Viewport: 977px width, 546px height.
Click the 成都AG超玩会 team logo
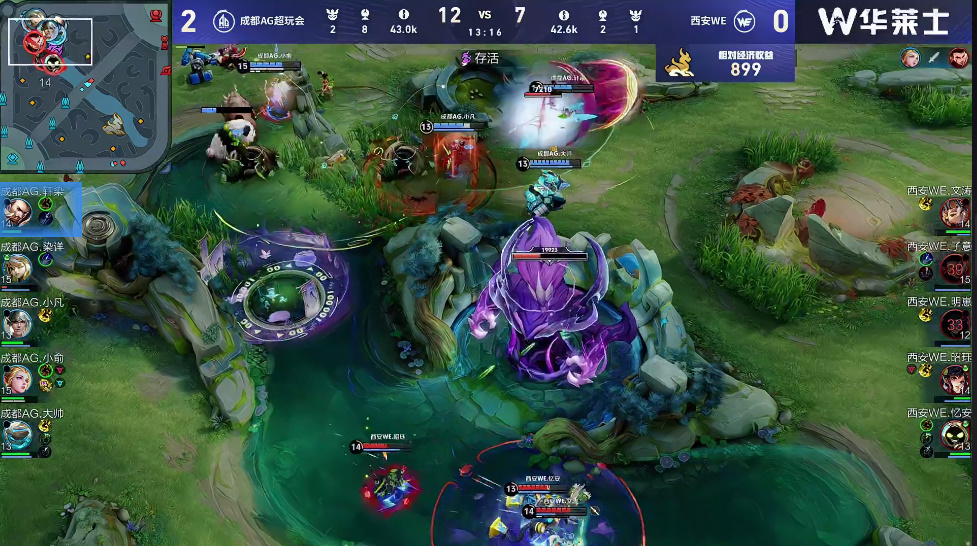point(224,21)
